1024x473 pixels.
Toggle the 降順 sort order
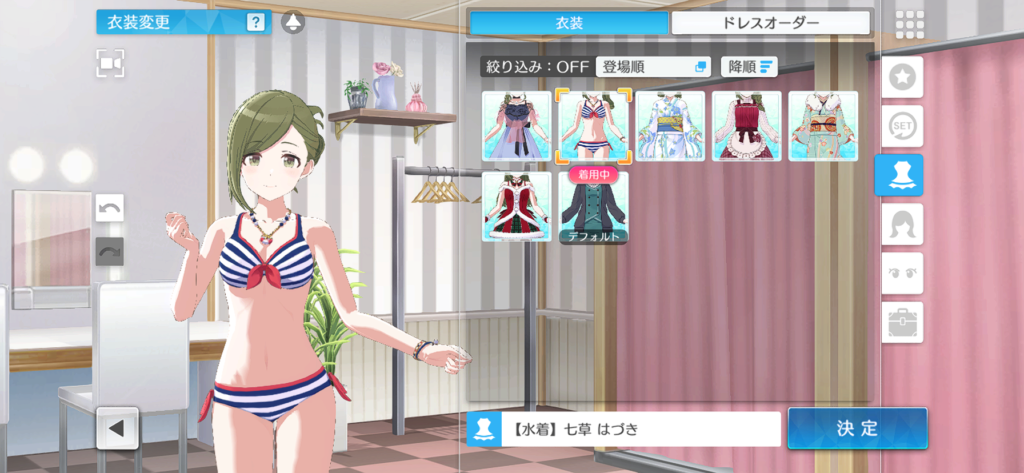point(749,67)
